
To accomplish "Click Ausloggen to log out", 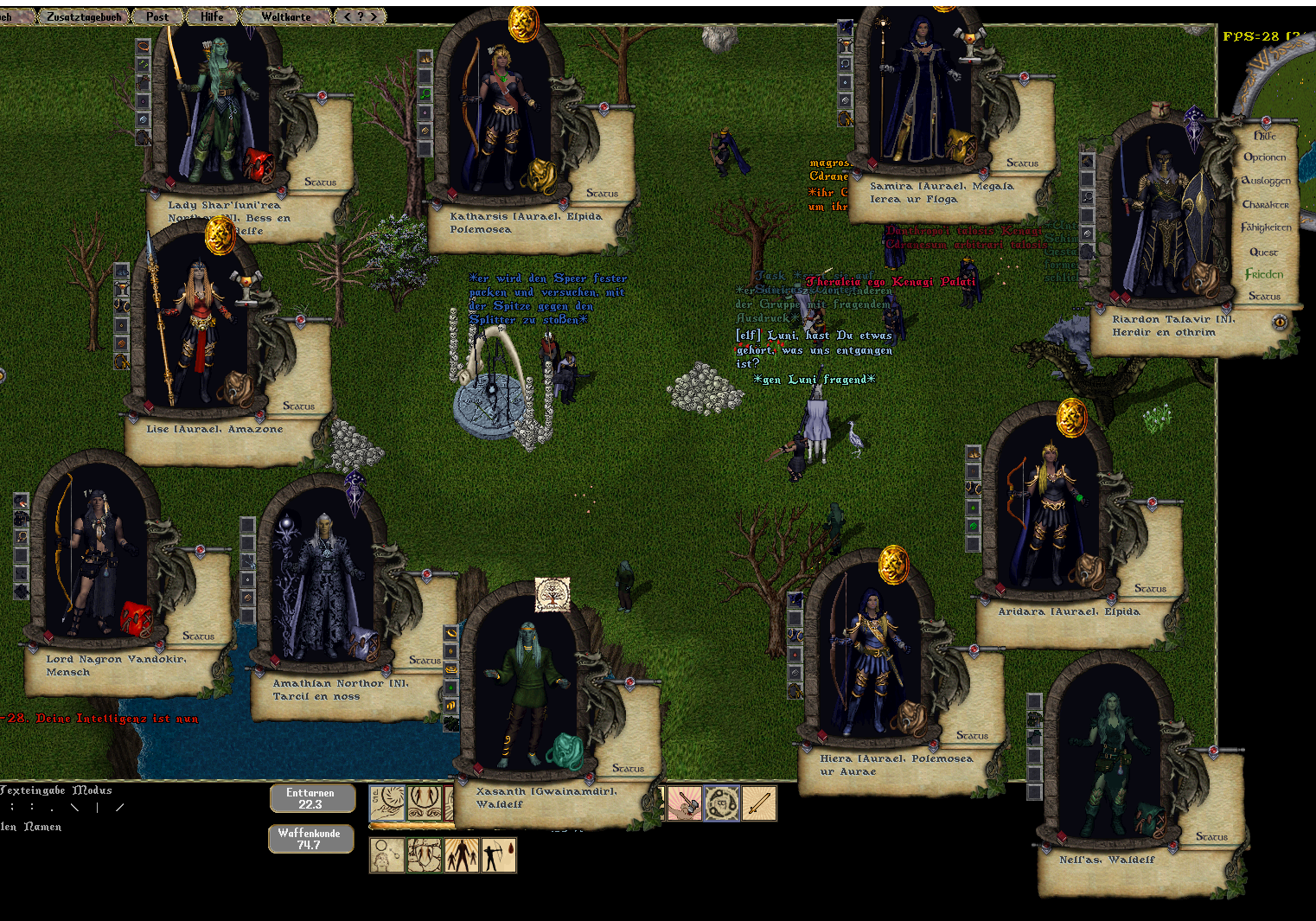I will (x=1265, y=181).
